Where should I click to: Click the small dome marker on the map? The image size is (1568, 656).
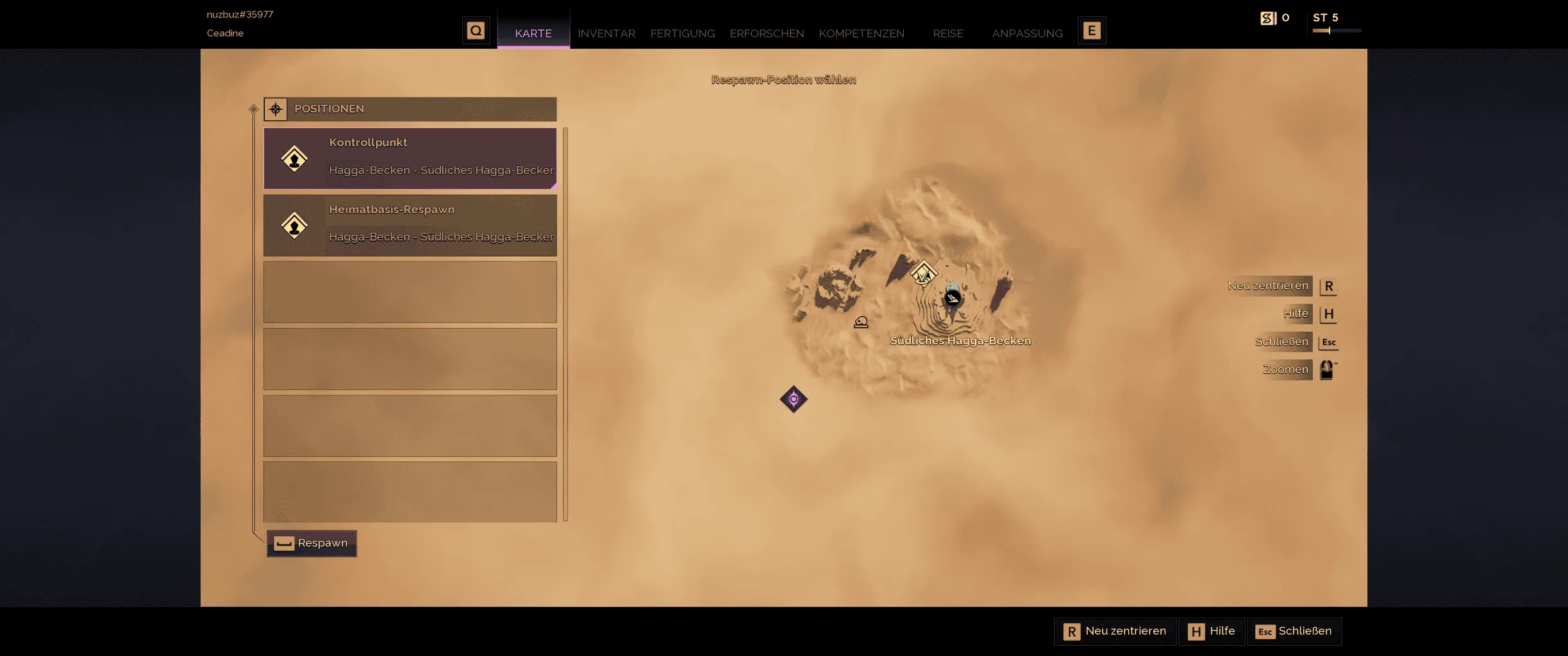pyautogui.click(x=861, y=322)
